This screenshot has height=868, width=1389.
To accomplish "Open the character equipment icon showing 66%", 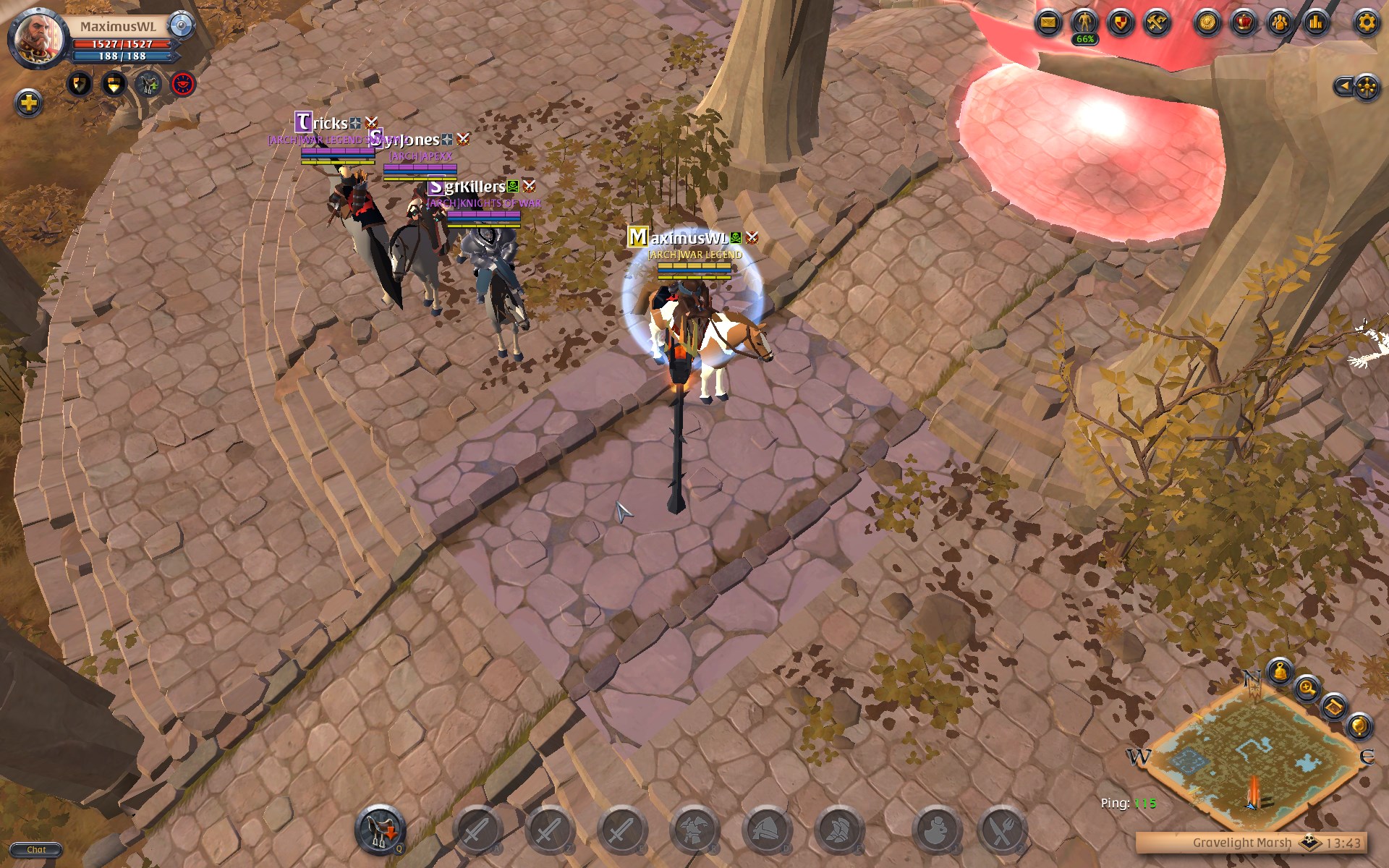I will [x=1082, y=22].
